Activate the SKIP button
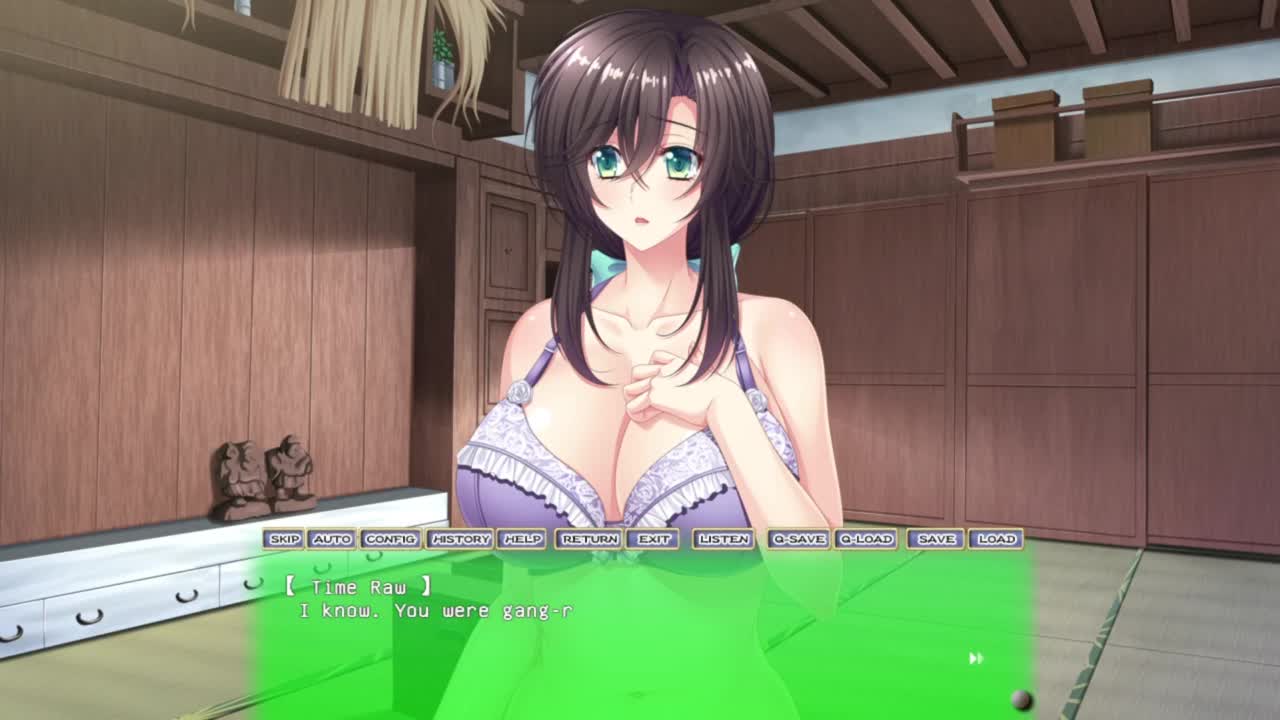The width and height of the screenshot is (1280, 720). 284,539
